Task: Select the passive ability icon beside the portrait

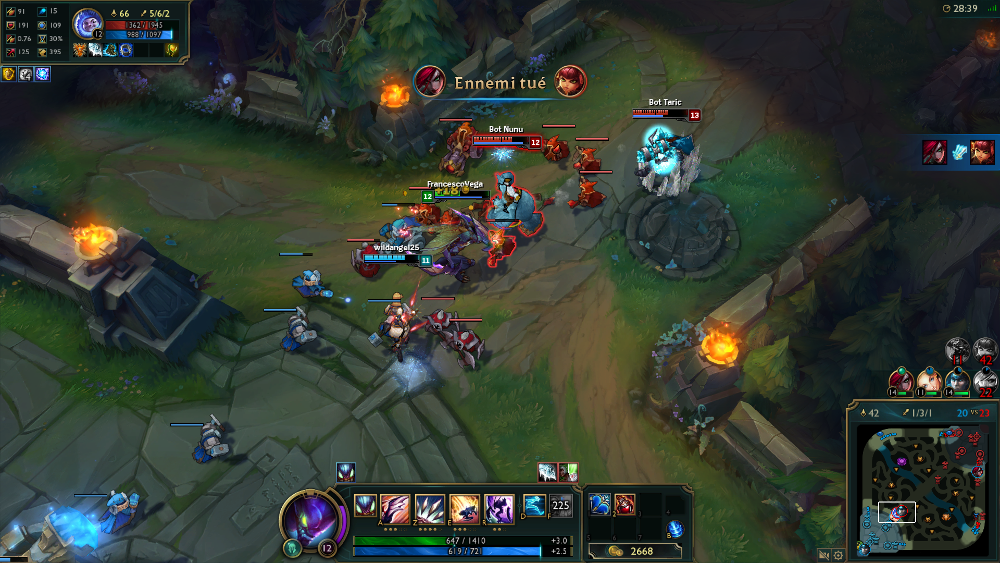Action: 364,506
